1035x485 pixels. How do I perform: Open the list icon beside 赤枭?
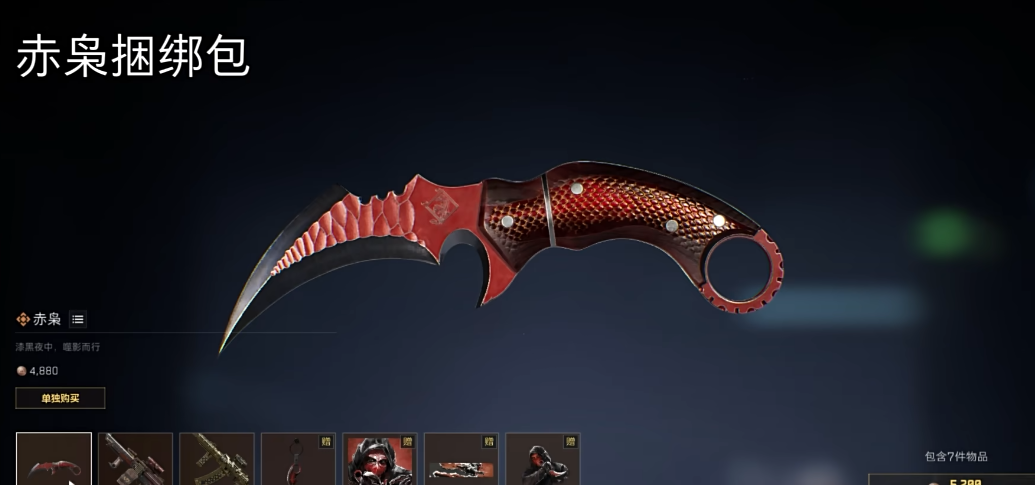78,319
